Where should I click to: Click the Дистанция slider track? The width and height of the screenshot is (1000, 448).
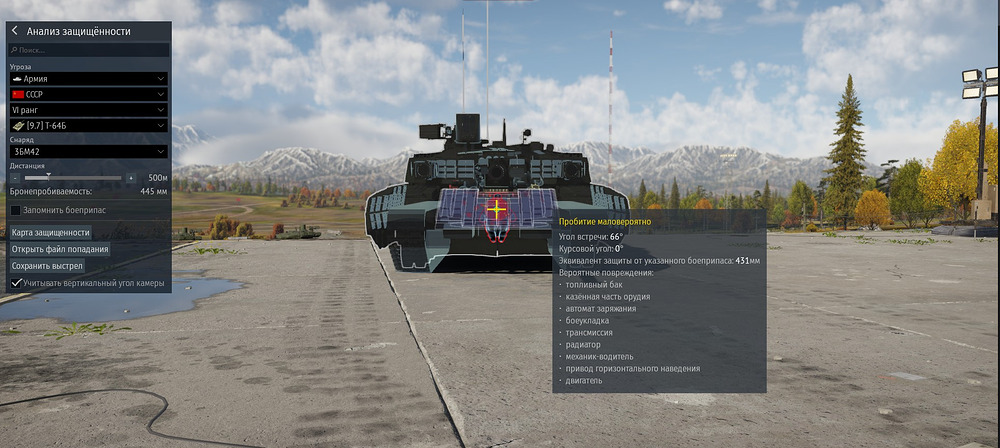click(x=72, y=178)
